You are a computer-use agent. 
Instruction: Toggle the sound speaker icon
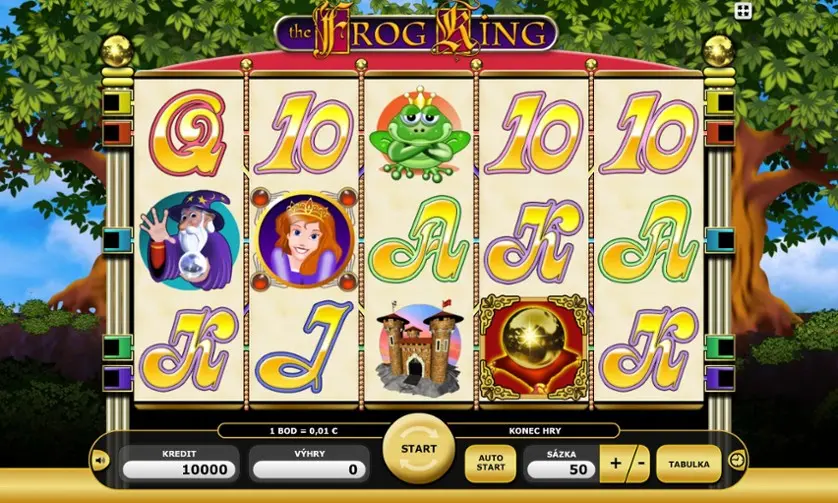click(x=100, y=461)
